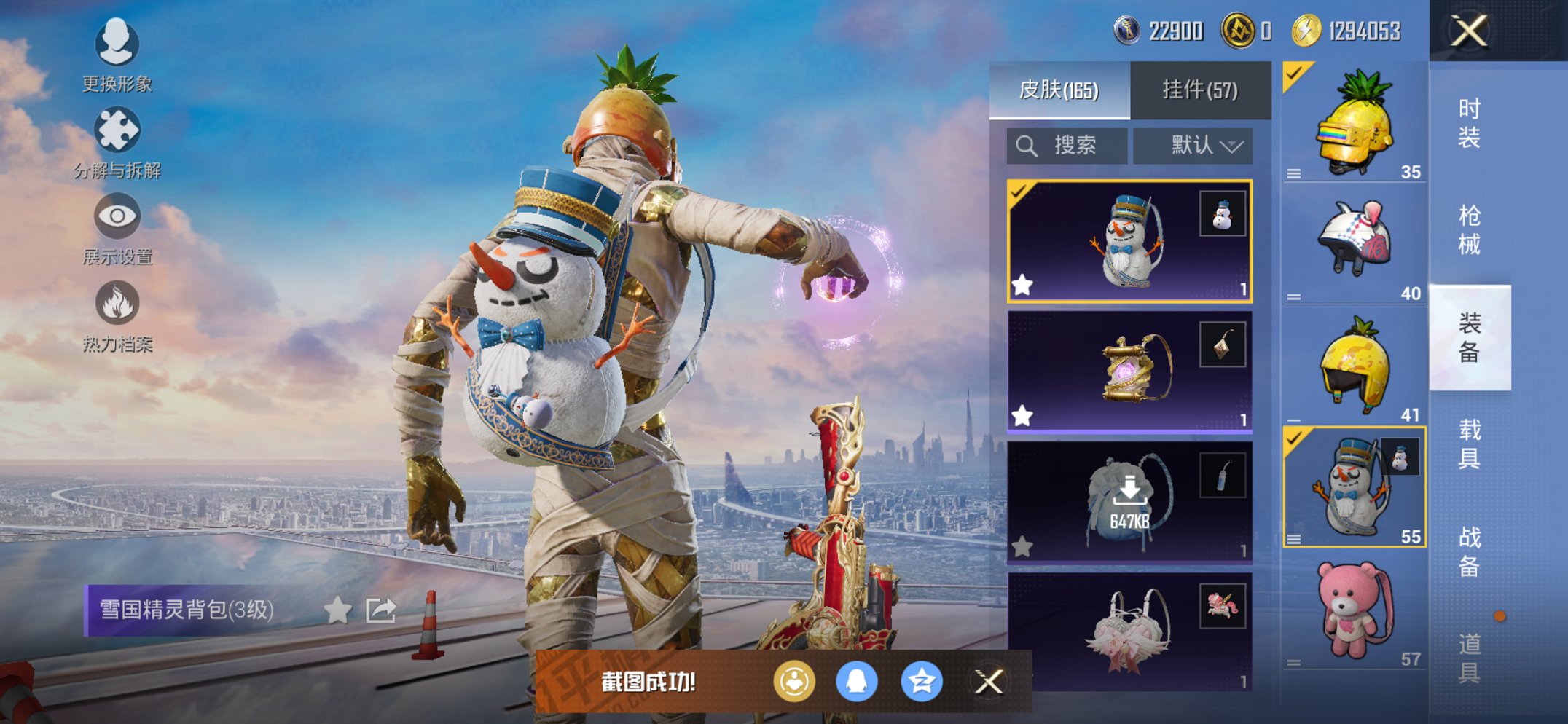Choose the pink ribbon backpack skin
This screenshot has width=1568, height=724.
click(1129, 631)
